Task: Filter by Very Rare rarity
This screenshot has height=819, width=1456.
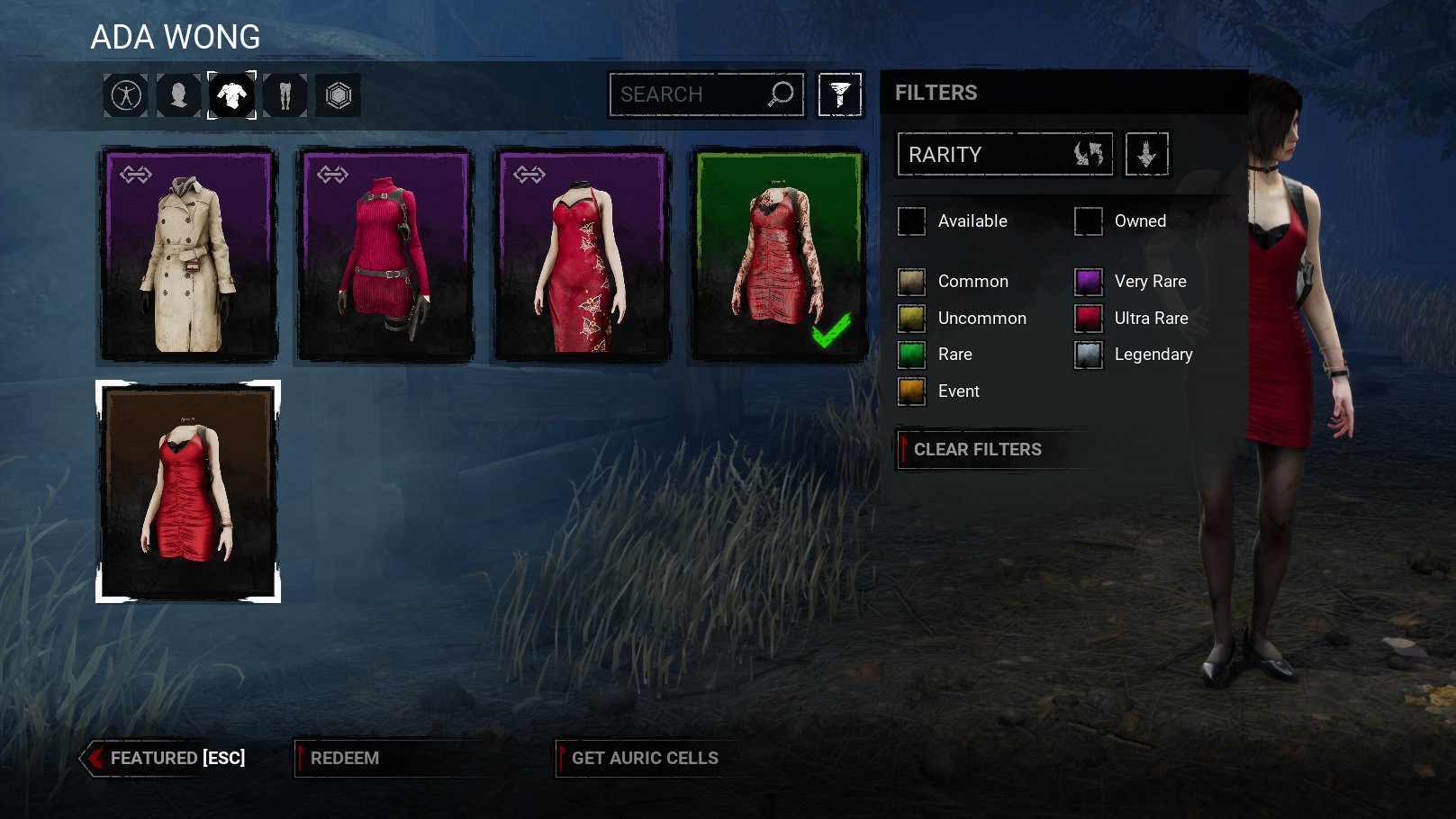Action: coord(1089,282)
